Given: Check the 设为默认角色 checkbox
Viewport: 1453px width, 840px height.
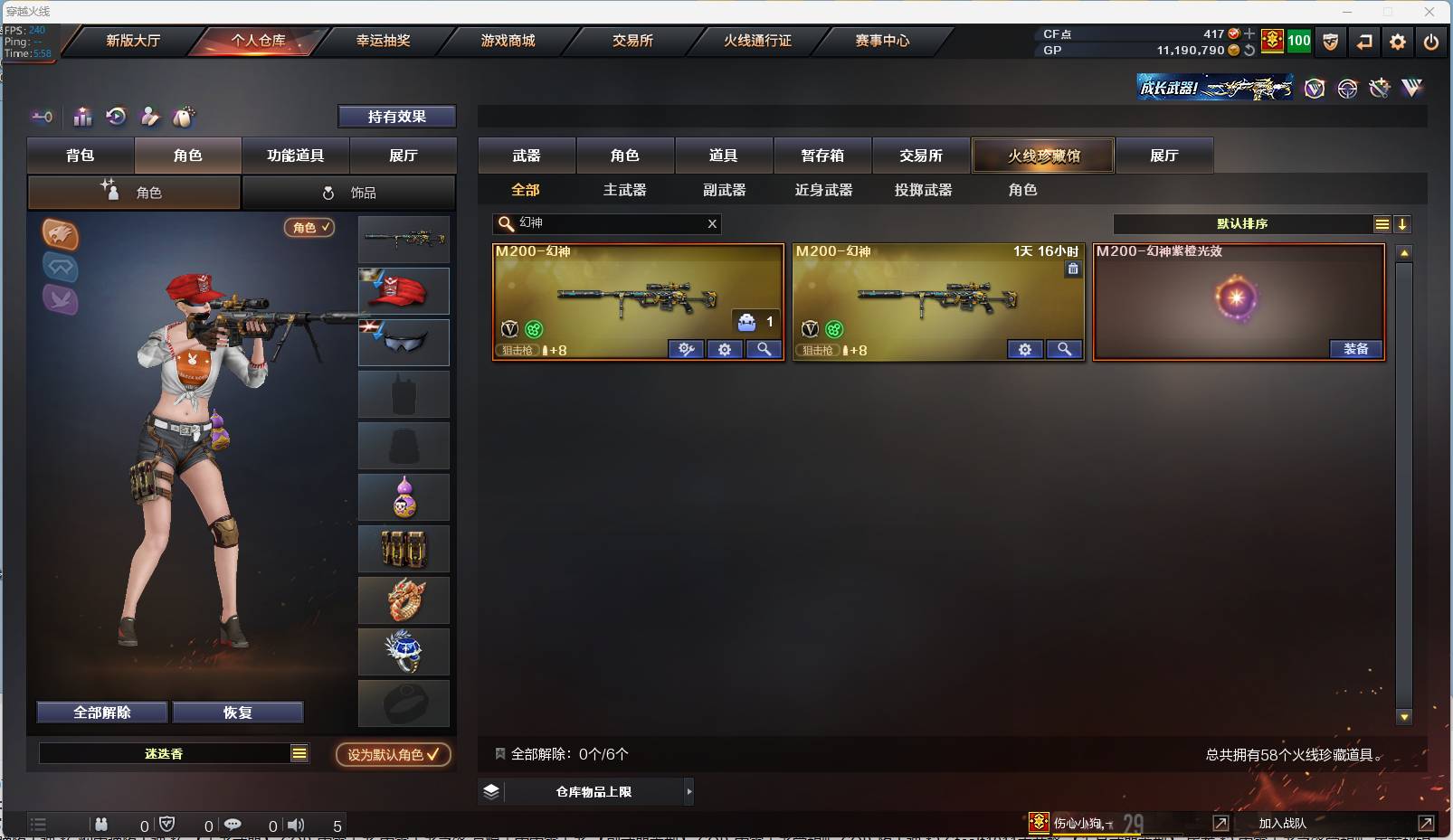Looking at the screenshot, I should 432,756.
